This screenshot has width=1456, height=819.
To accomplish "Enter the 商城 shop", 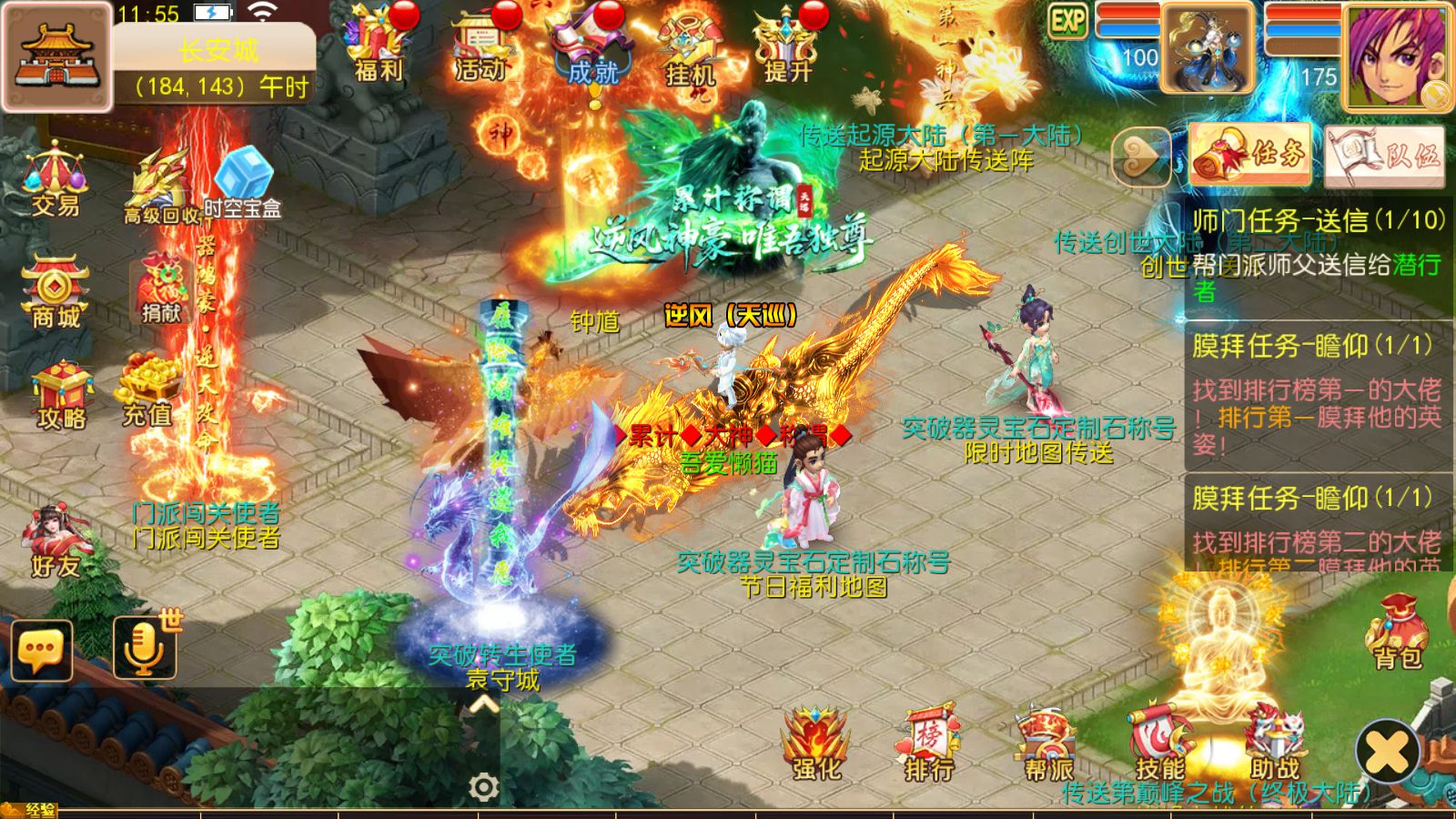I will 56,291.
